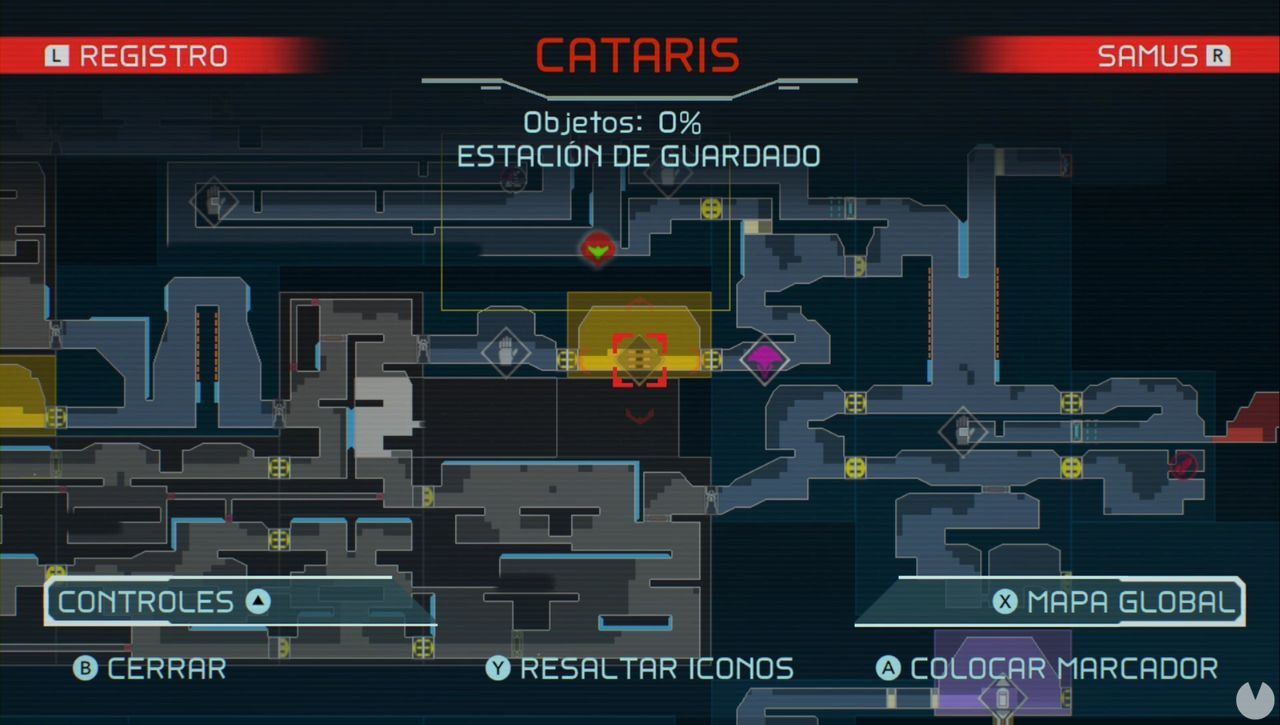Click the Y button icon beside Resaltar Iconos

[x=496, y=669]
